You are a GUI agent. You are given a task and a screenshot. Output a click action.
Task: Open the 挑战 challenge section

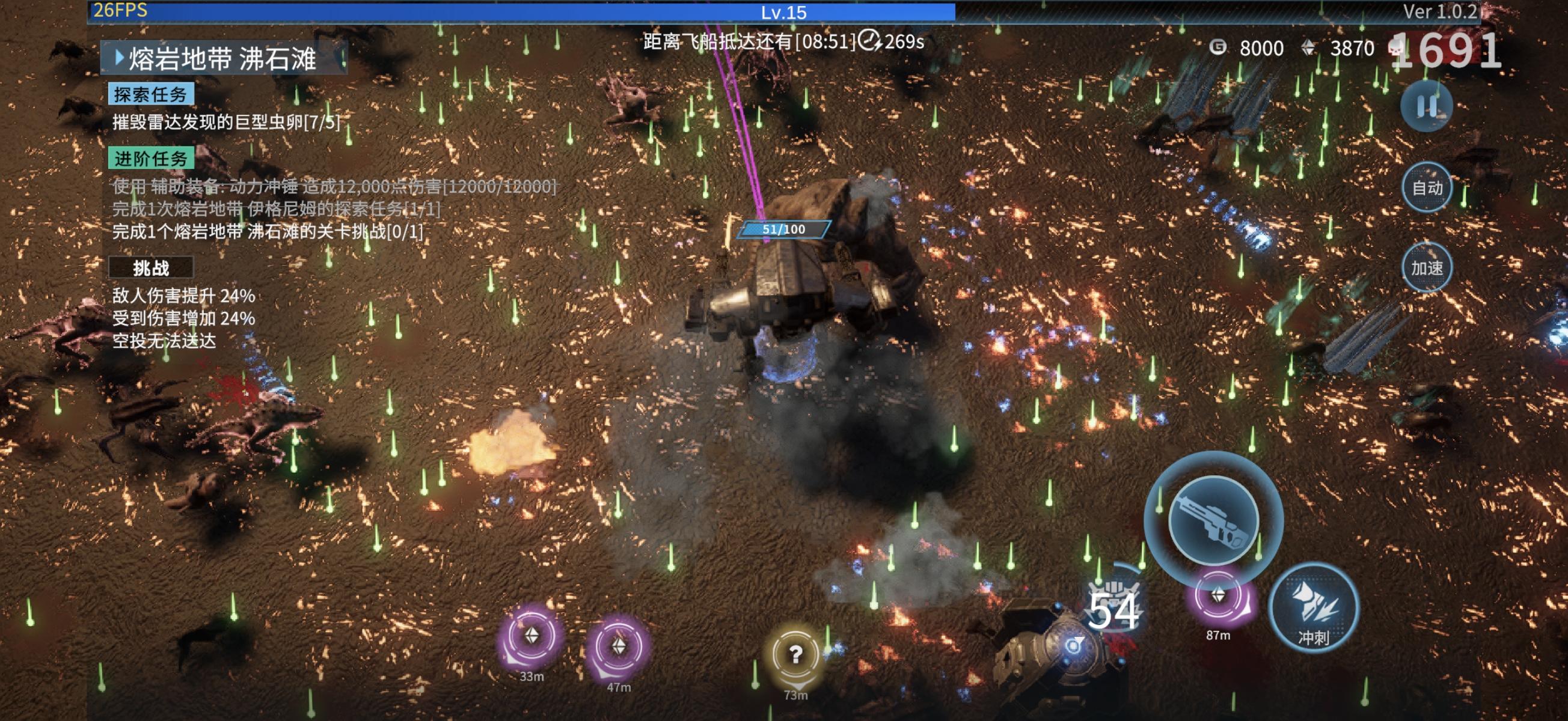[x=151, y=268]
